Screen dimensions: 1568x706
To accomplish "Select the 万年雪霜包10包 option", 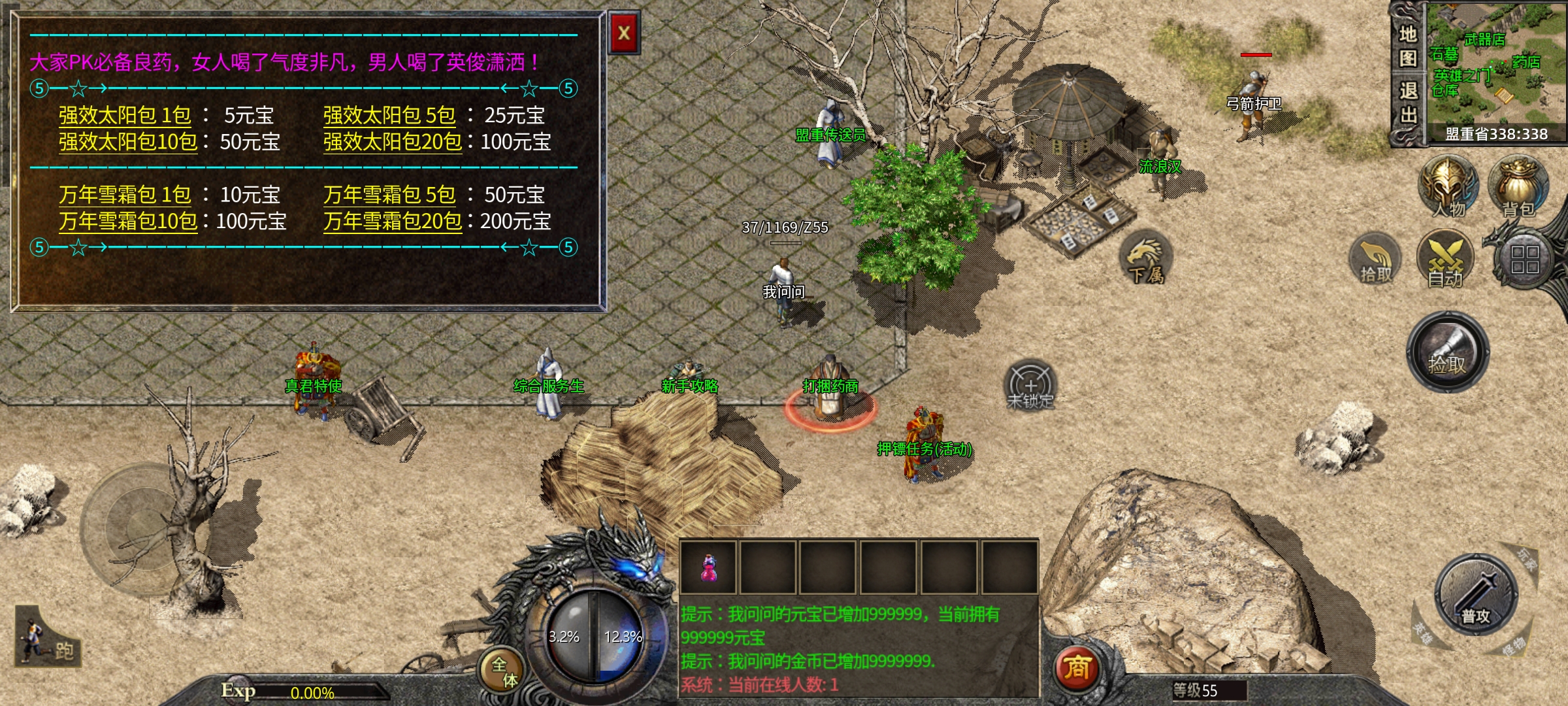I will (128, 222).
